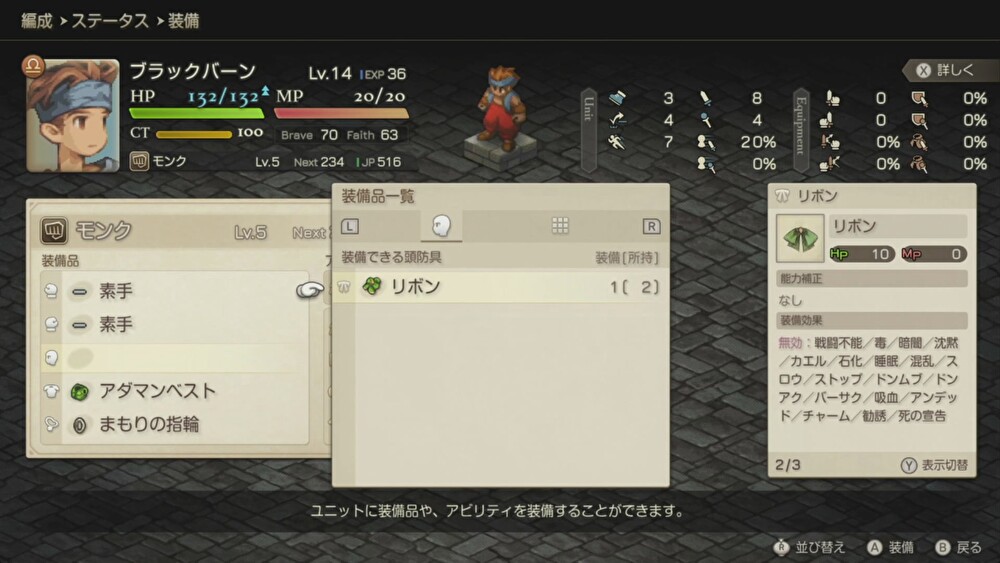Open the ブラックバーン character portrait
The height and width of the screenshot is (563, 1000).
[73, 115]
